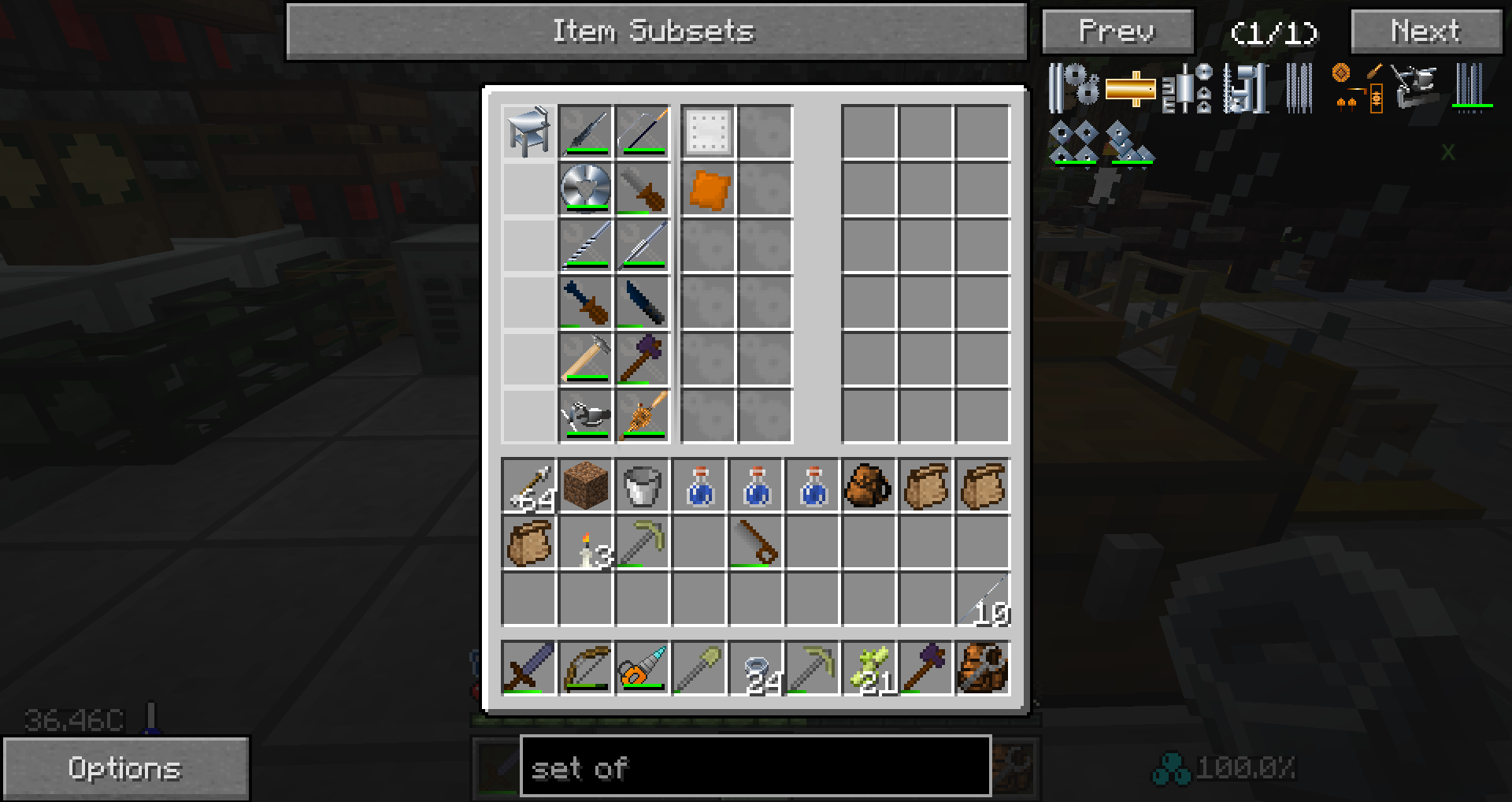Select the wooden-handled hammer tool slot
The width and height of the screenshot is (1512, 802).
click(586, 359)
